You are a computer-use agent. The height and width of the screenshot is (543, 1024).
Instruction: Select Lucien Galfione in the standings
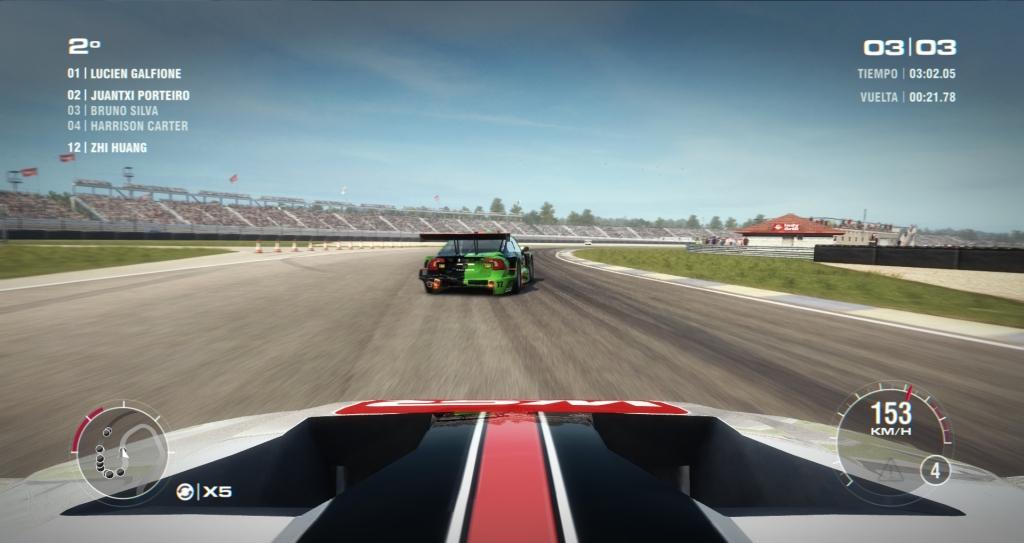(x=124, y=73)
